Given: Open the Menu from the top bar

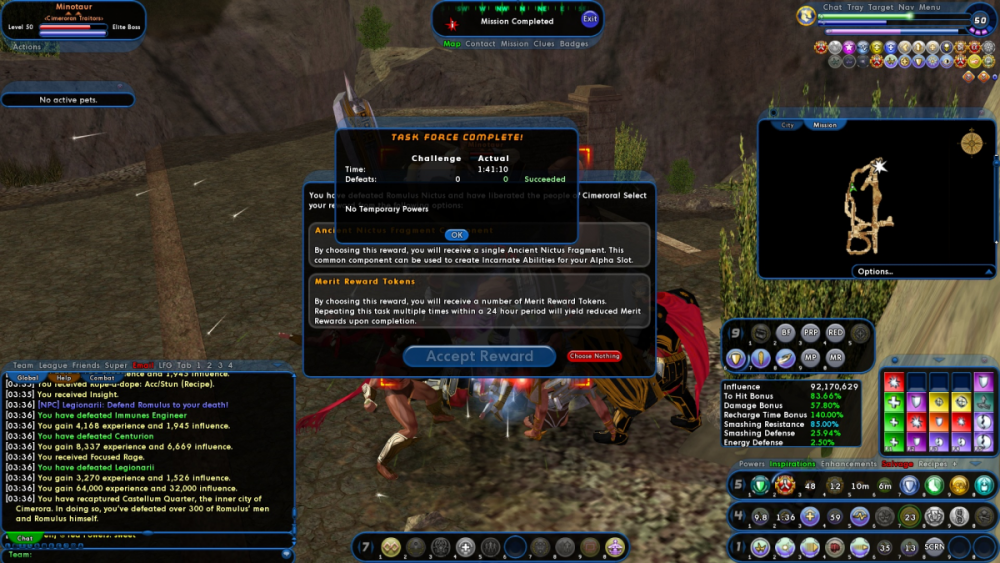Looking at the screenshot, I should (930, 7).
